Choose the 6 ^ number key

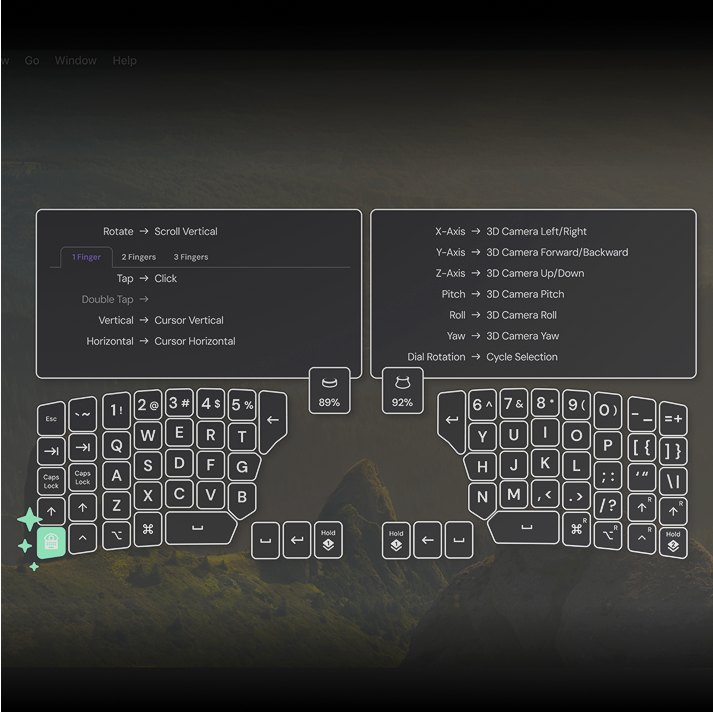tap(482, 405)
